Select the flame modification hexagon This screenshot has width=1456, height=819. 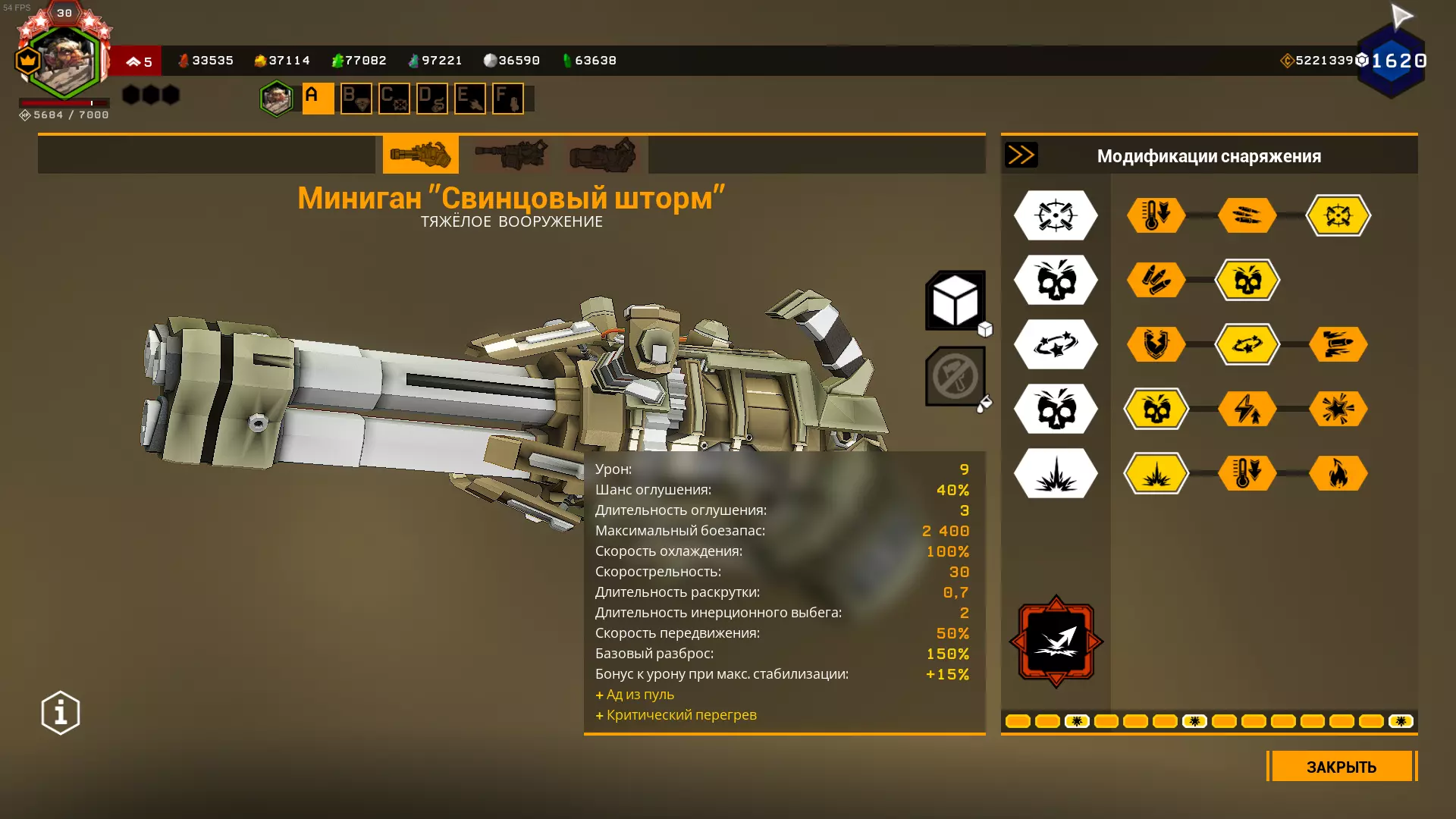[x=1338, y=473]
